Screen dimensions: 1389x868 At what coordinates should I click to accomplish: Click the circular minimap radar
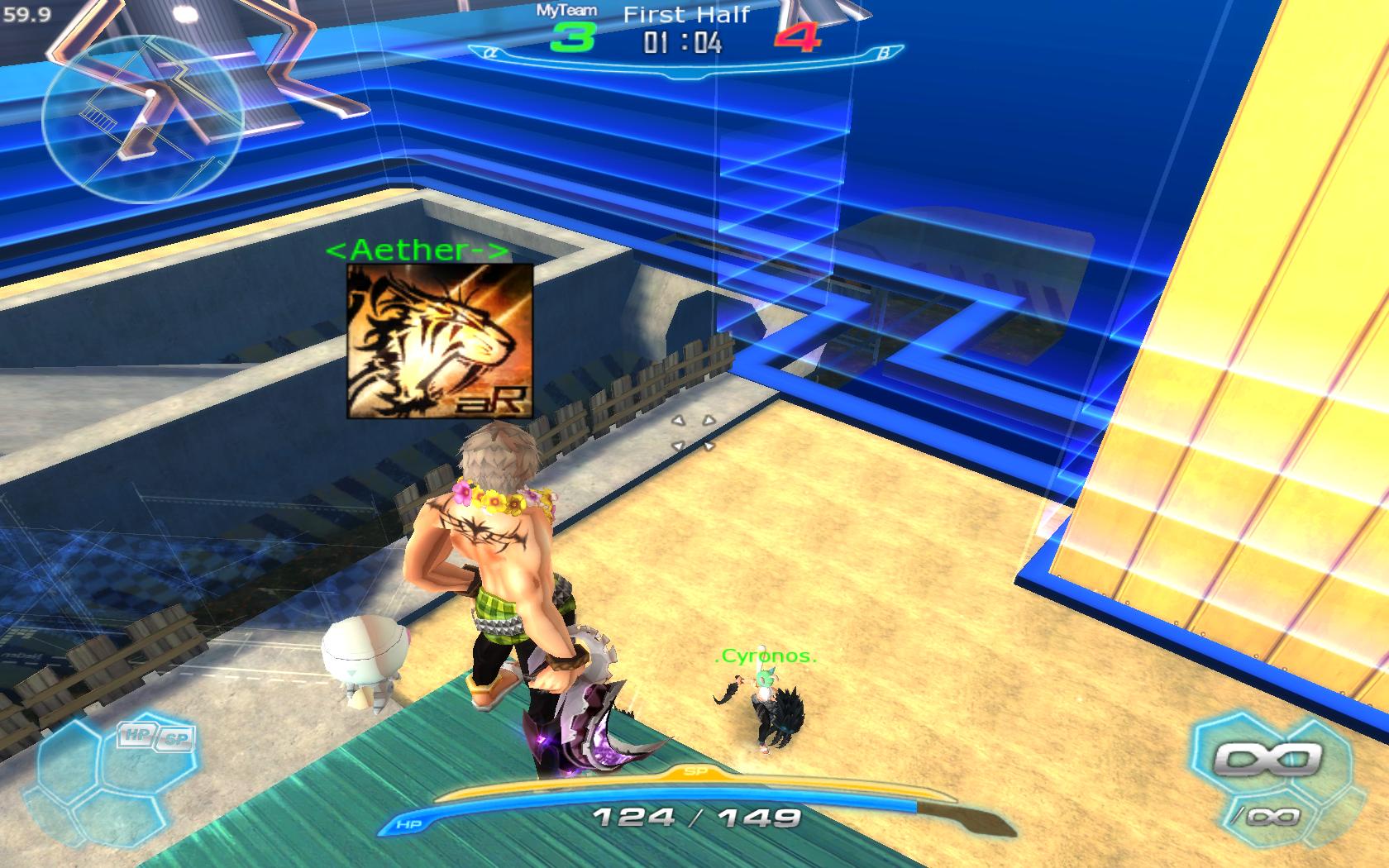[142, 120]
